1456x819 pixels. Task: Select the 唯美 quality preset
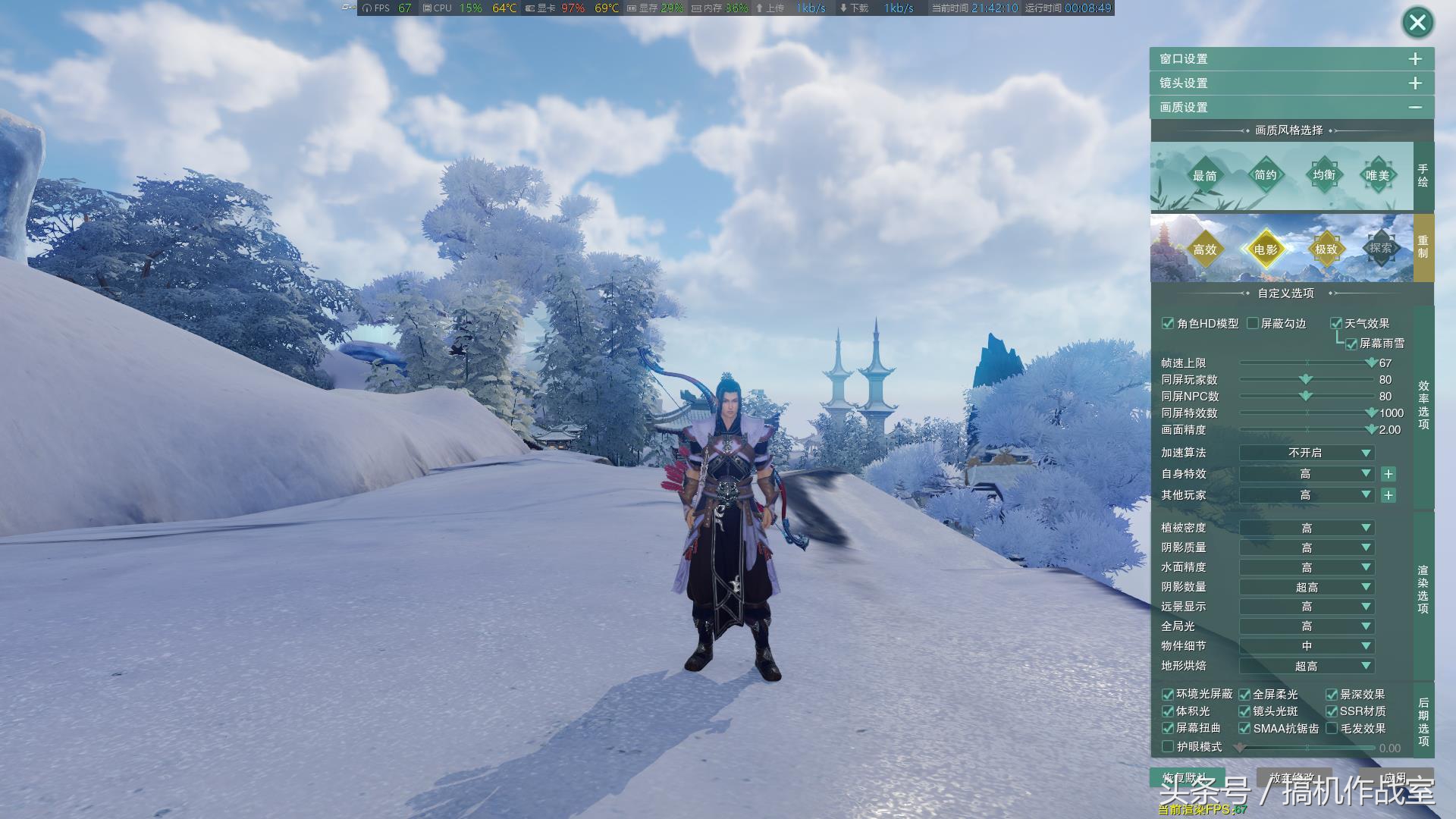pos(1377,176)
